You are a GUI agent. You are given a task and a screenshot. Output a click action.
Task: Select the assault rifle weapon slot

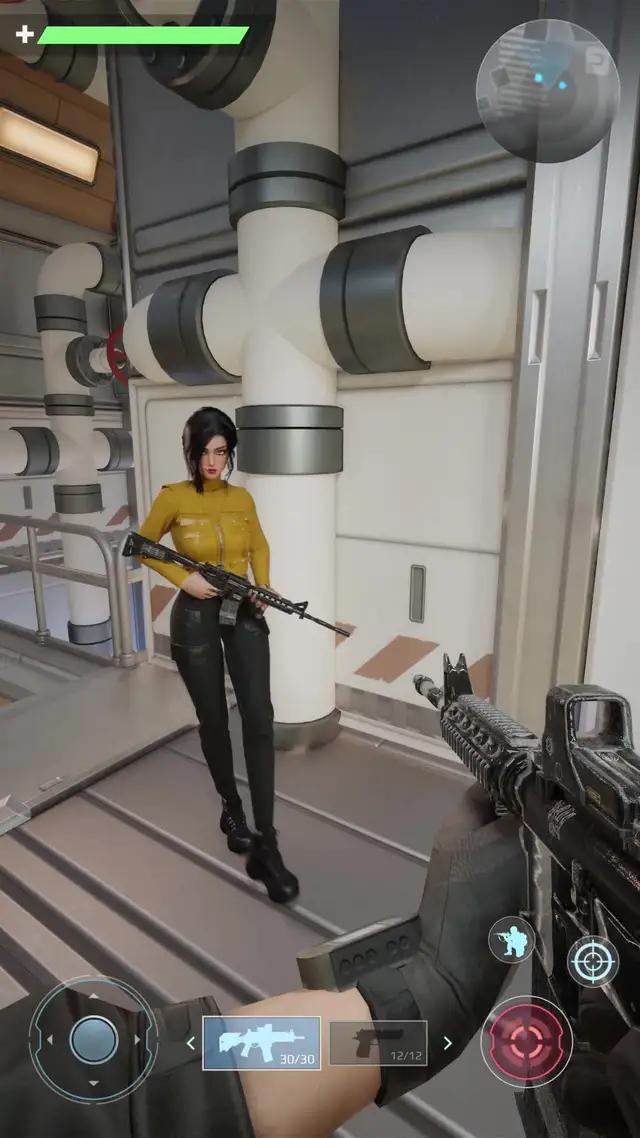(261, 1043)
